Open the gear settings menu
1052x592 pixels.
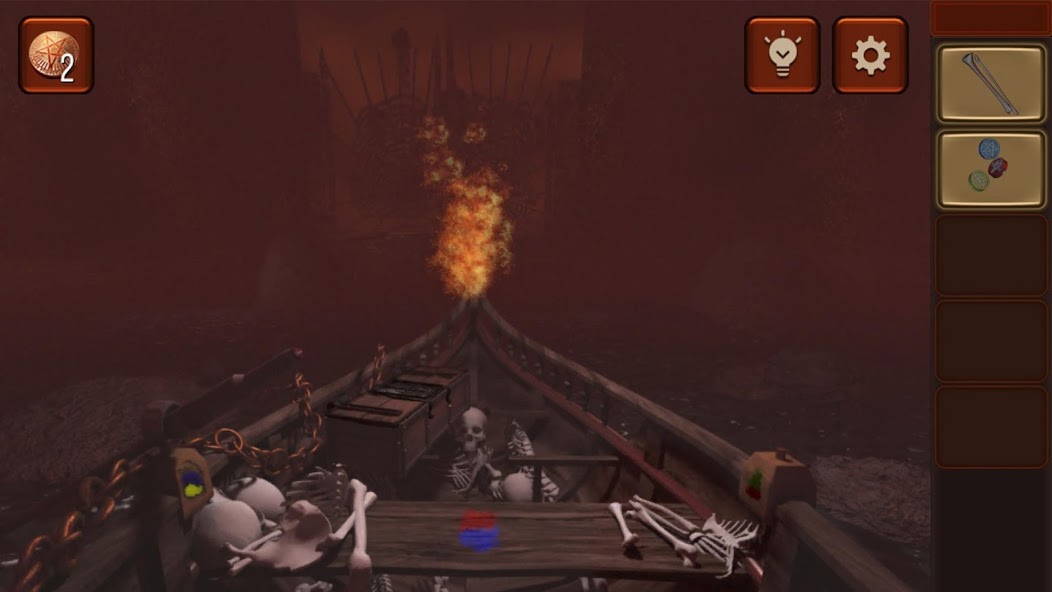tap(870, 56)
